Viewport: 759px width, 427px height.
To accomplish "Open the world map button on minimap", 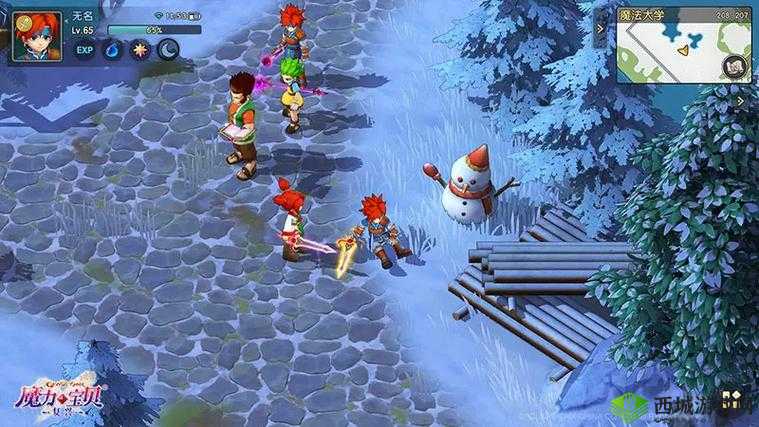I will click(736, 67).
